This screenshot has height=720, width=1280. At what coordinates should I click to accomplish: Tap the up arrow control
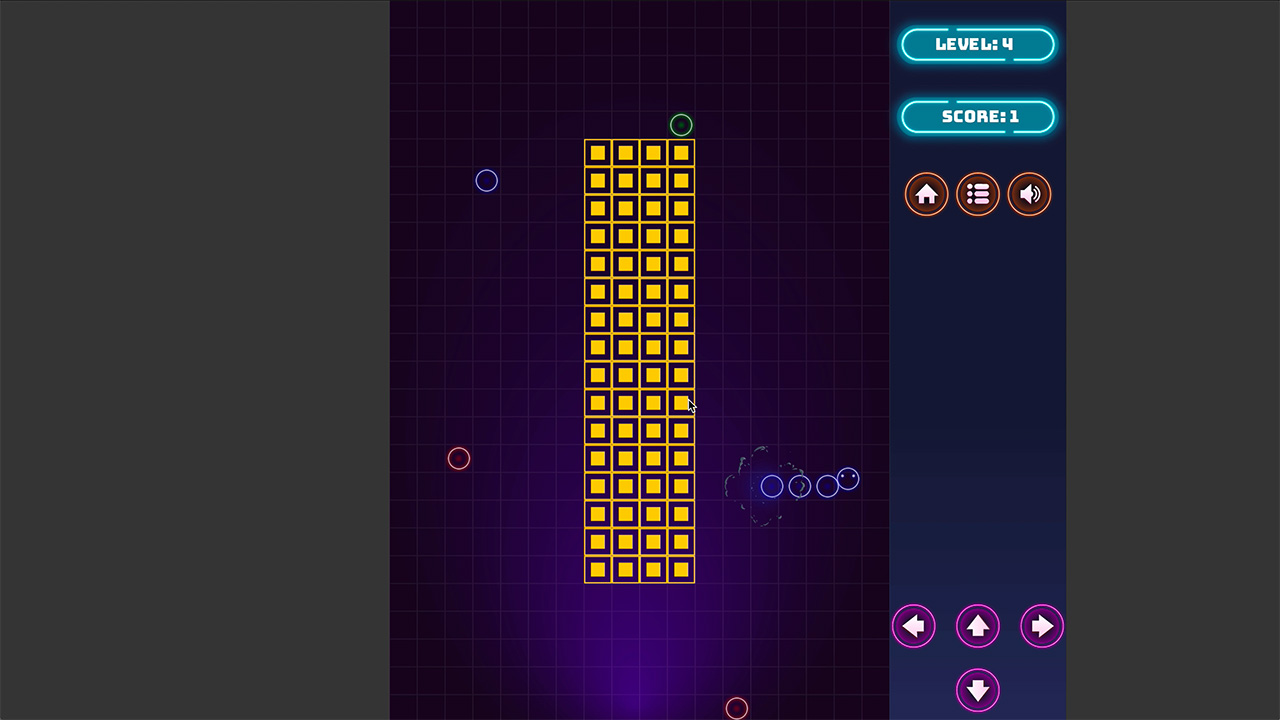[977, 626]
